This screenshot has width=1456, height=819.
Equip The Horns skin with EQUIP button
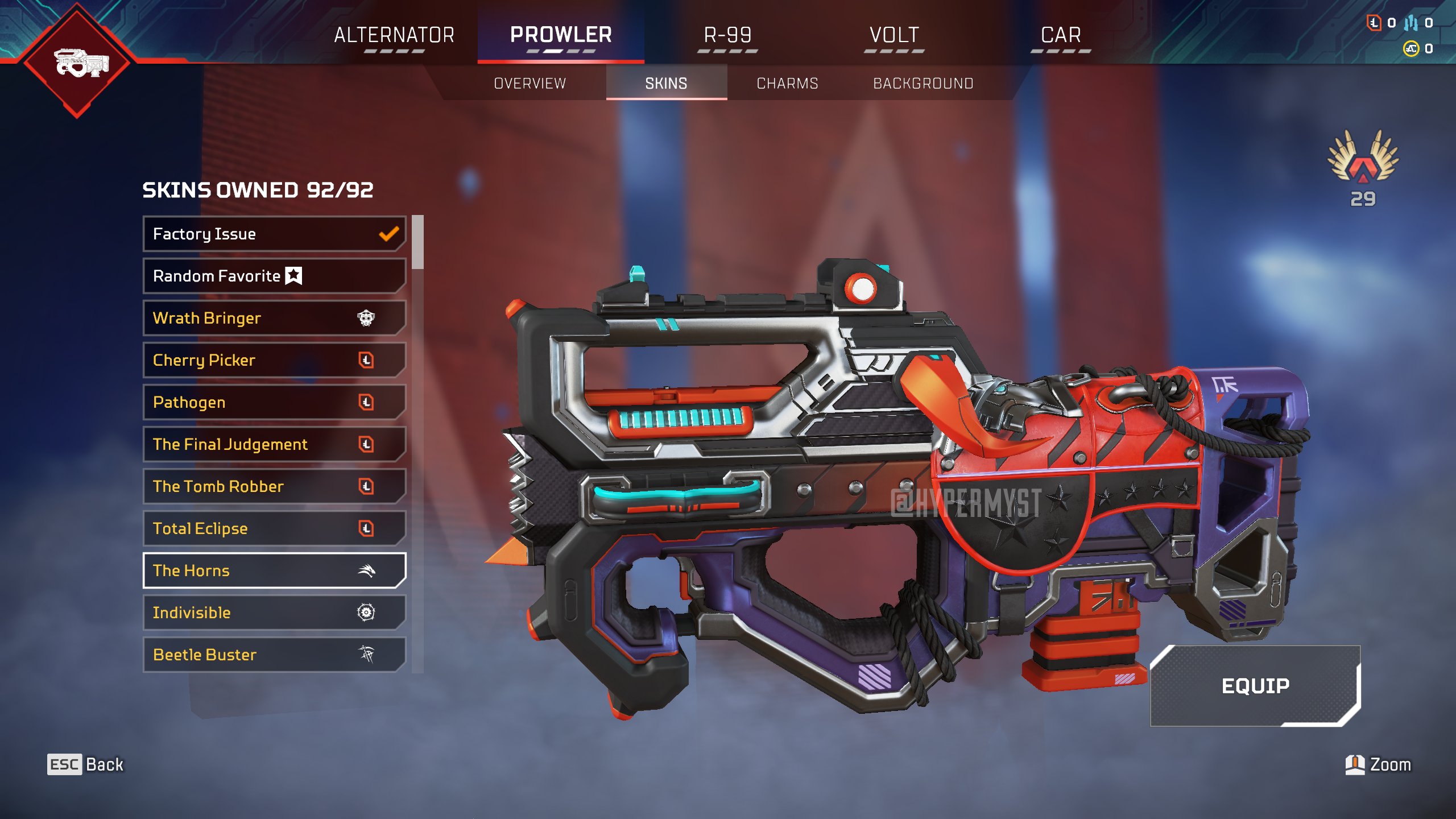pyautogui.click(x=1255, y=686)
